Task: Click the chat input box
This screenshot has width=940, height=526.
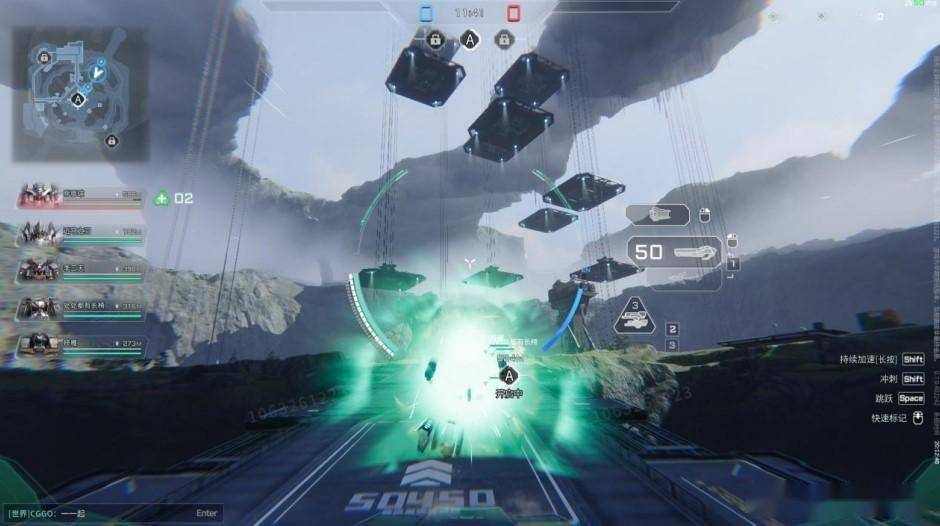Action: pos(112,513)
